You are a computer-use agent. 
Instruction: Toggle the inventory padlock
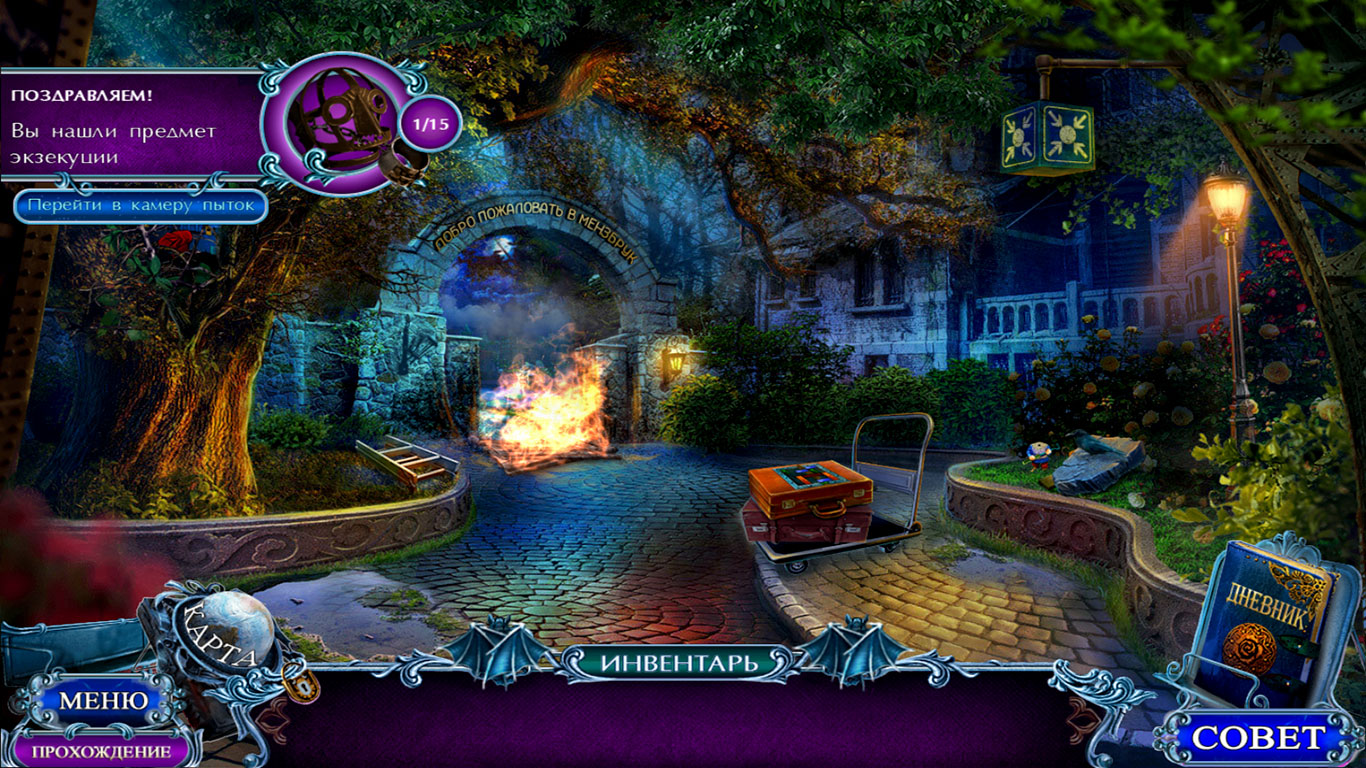click(301, 682)
